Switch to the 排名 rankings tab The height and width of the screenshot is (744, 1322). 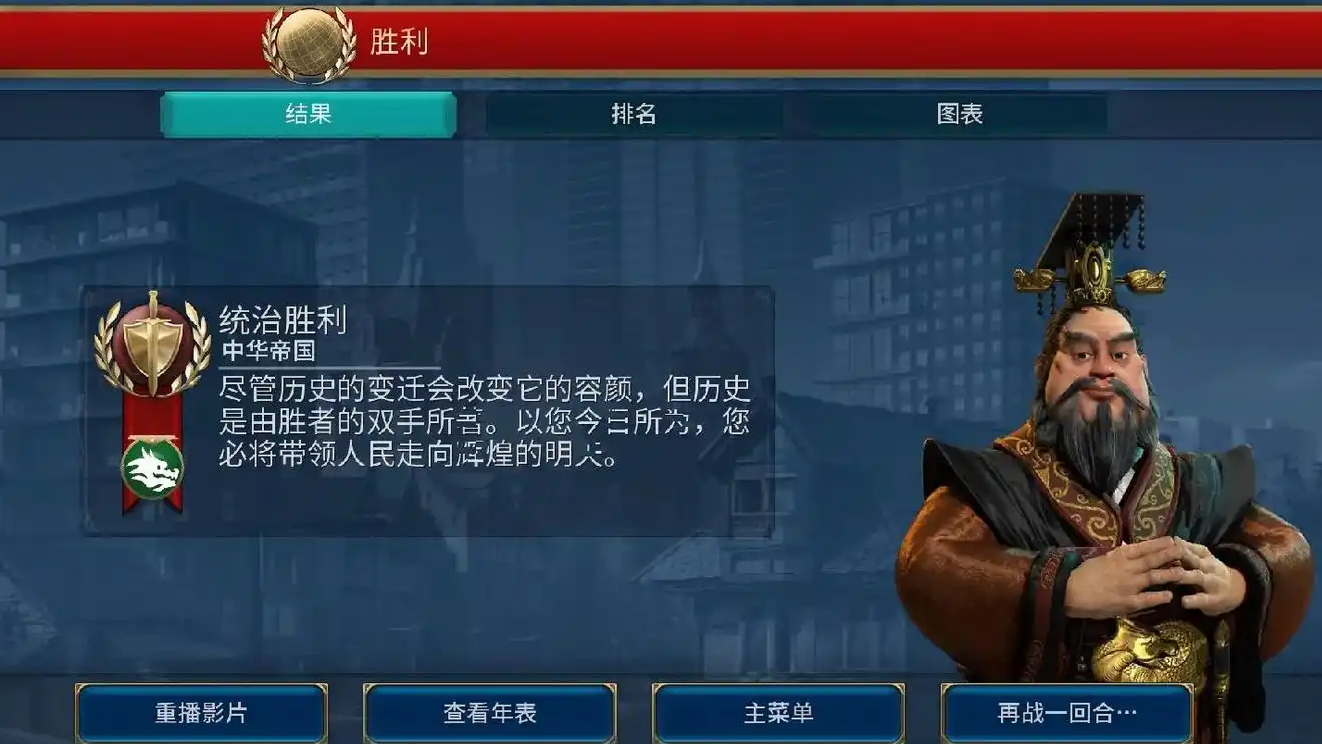tap(633, 114)
